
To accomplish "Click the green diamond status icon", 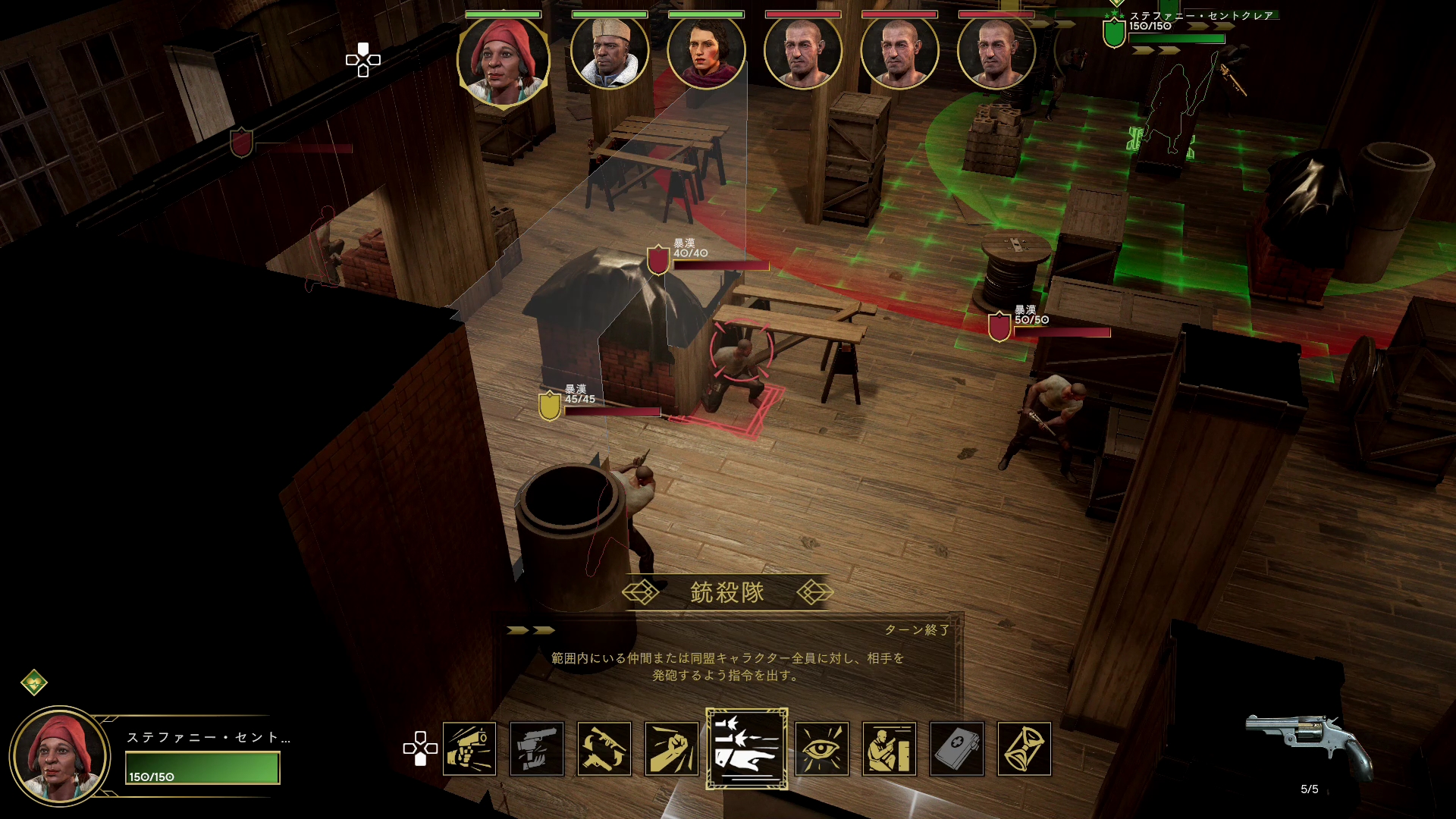I will (34, 682).
